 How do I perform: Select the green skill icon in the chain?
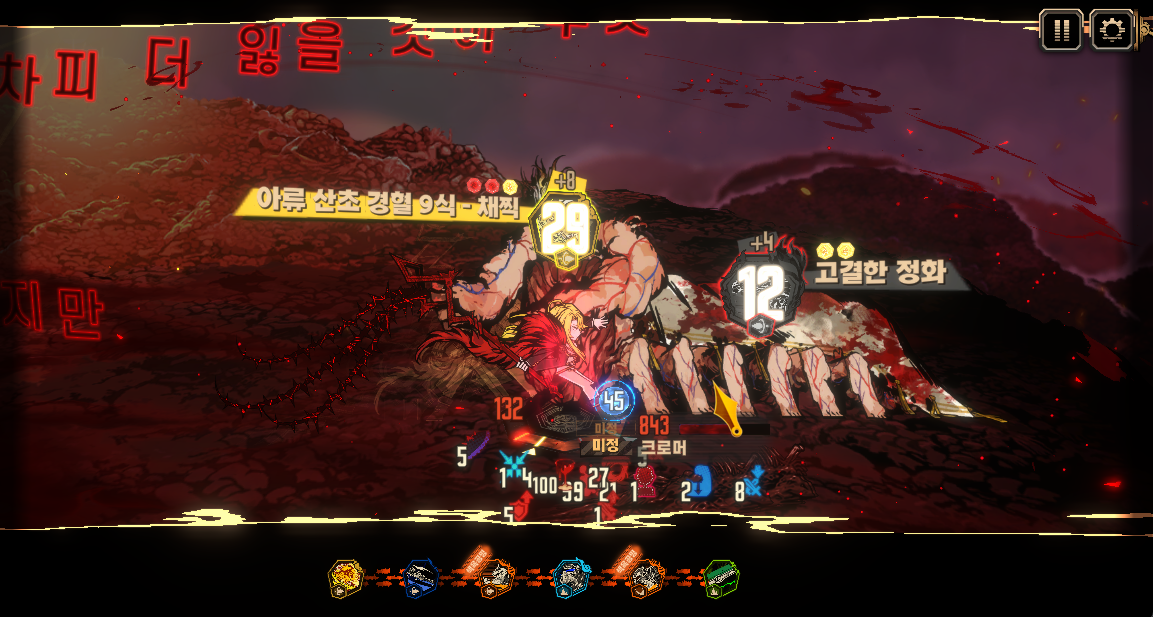(x=720, y=578)
